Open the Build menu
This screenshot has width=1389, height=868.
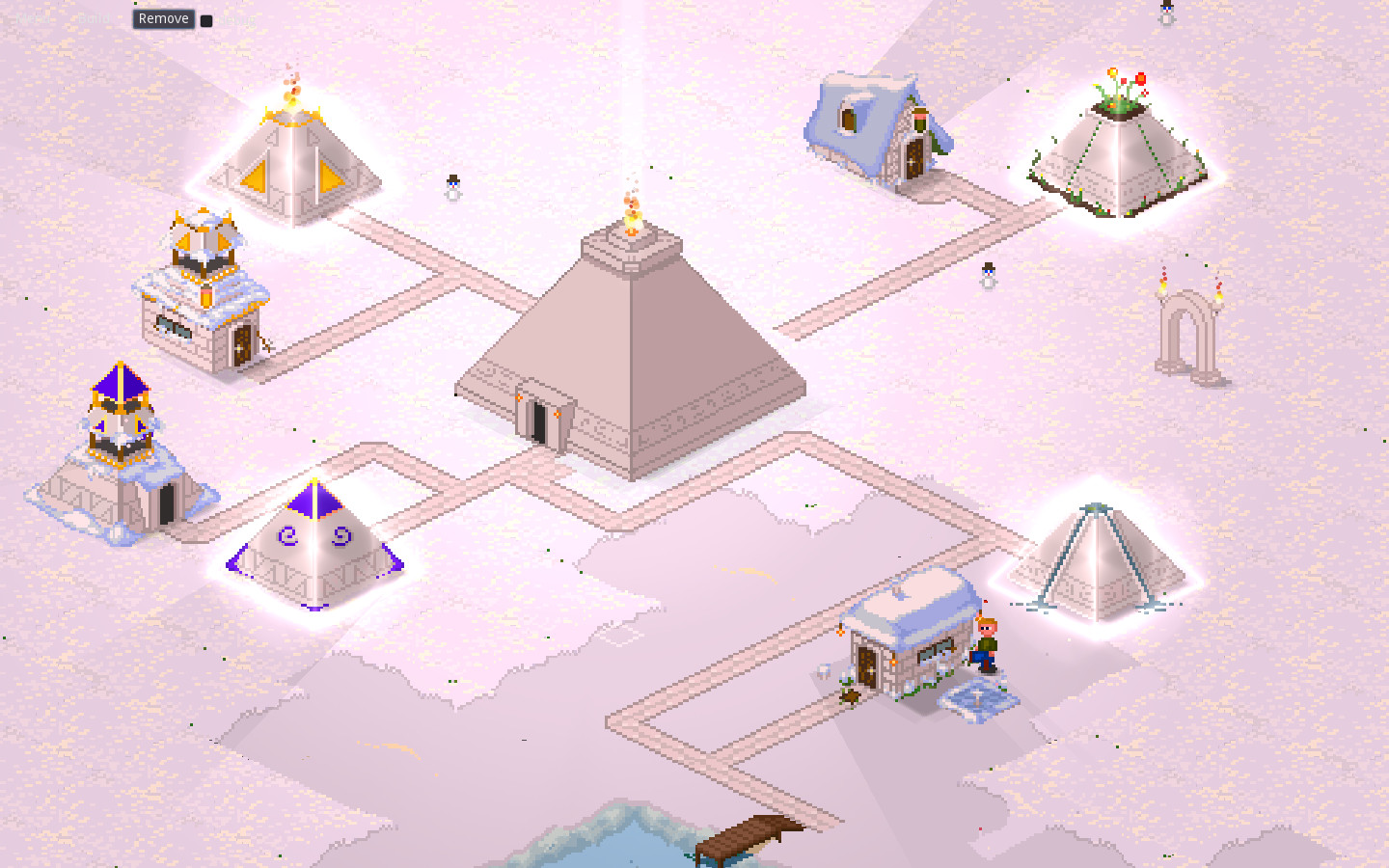(92, 18)
